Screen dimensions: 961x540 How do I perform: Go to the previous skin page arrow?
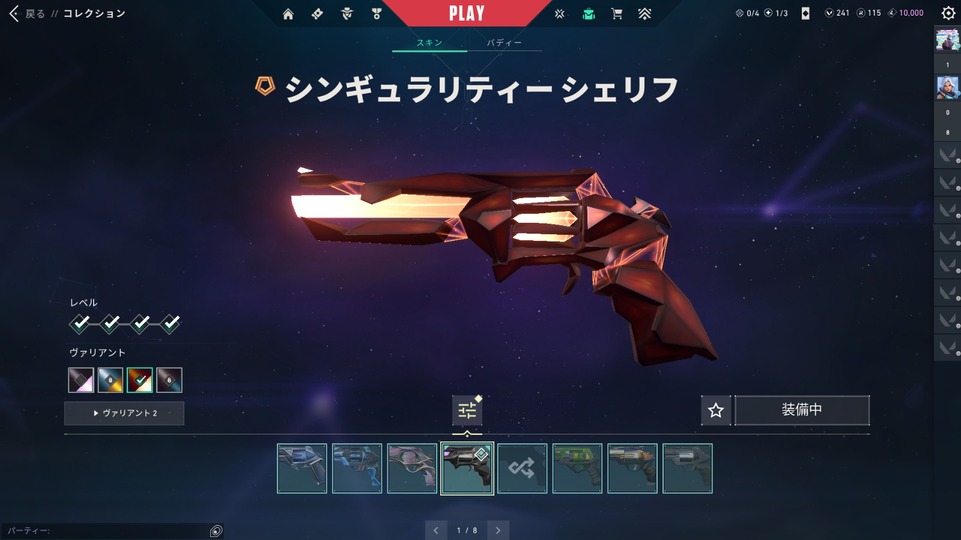coord(435,529)
